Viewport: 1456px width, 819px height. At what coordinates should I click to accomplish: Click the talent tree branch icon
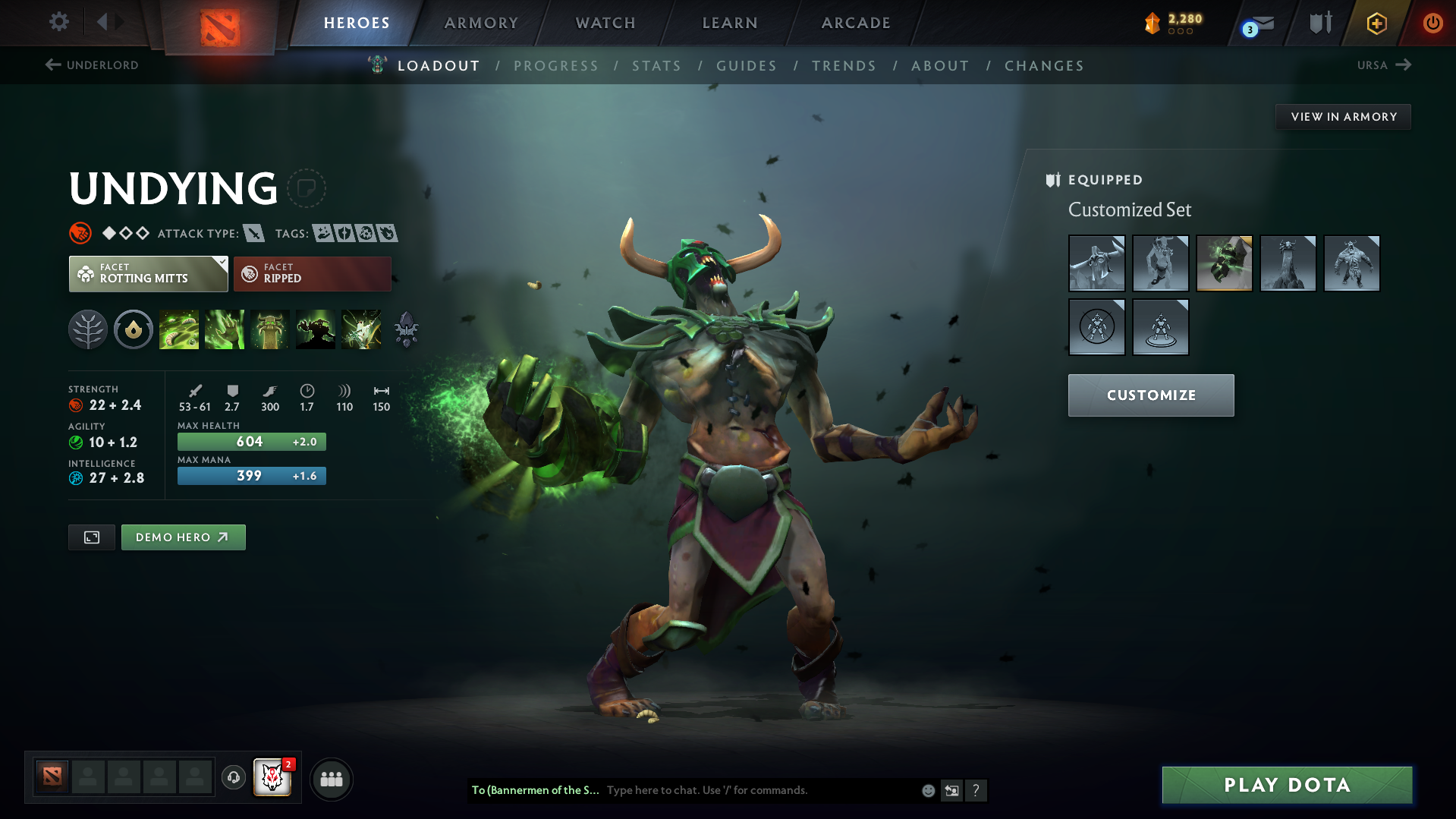tap(88, 329)
